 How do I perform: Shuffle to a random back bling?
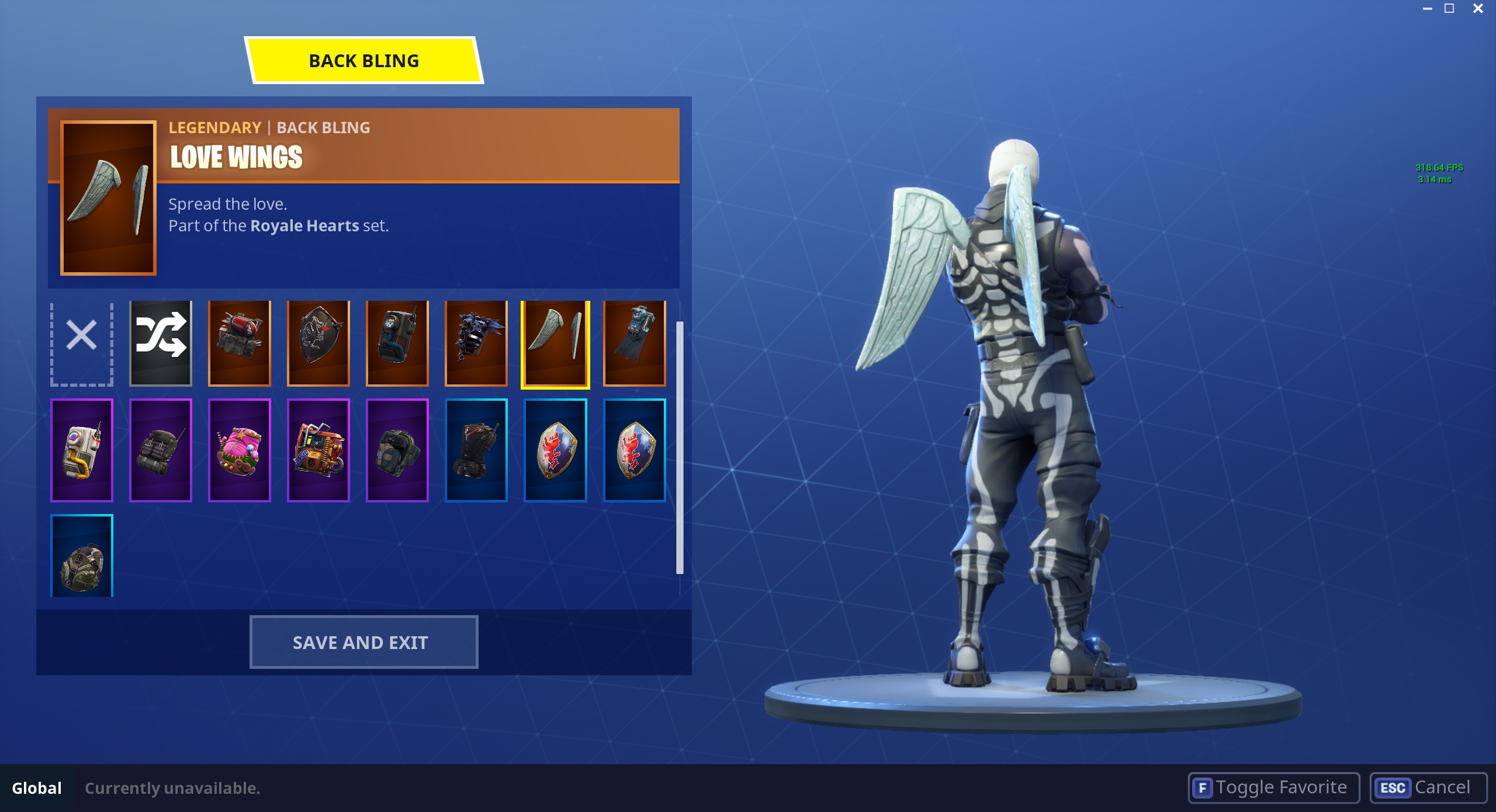[x=161, y=343]
